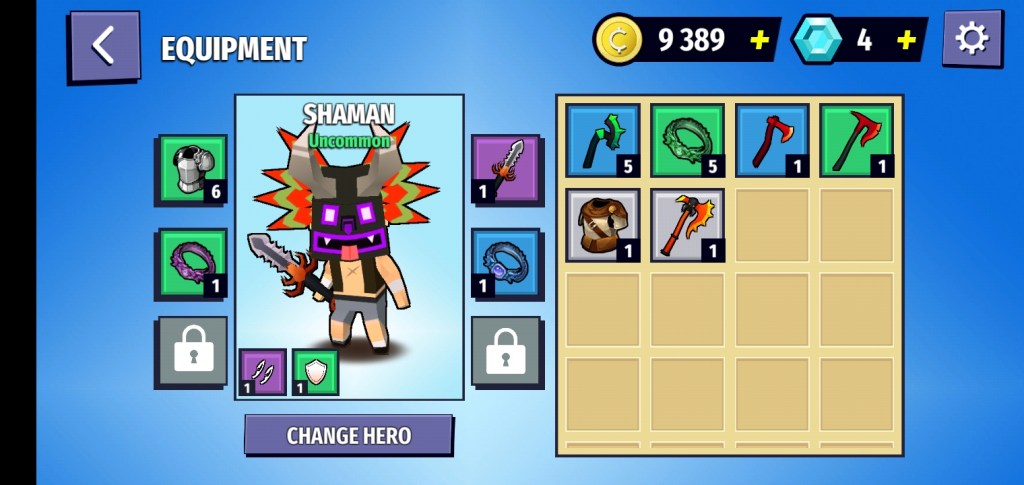The width and height of the screenshot is (1024, 485).
Task: Tap the purple claw ability icon
Action: click(263, 372)
